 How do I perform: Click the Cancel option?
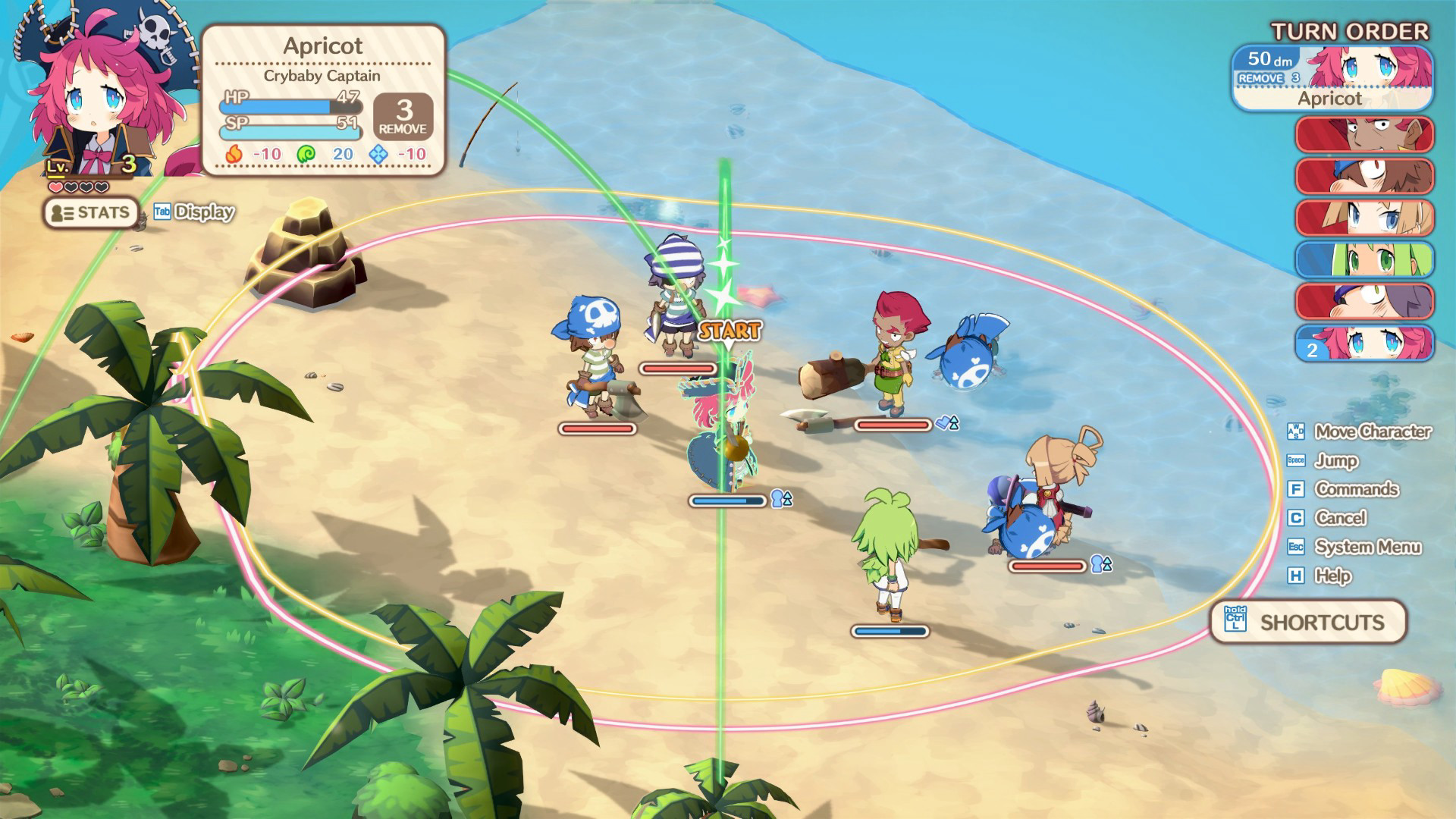click(x=1340, y=518)
